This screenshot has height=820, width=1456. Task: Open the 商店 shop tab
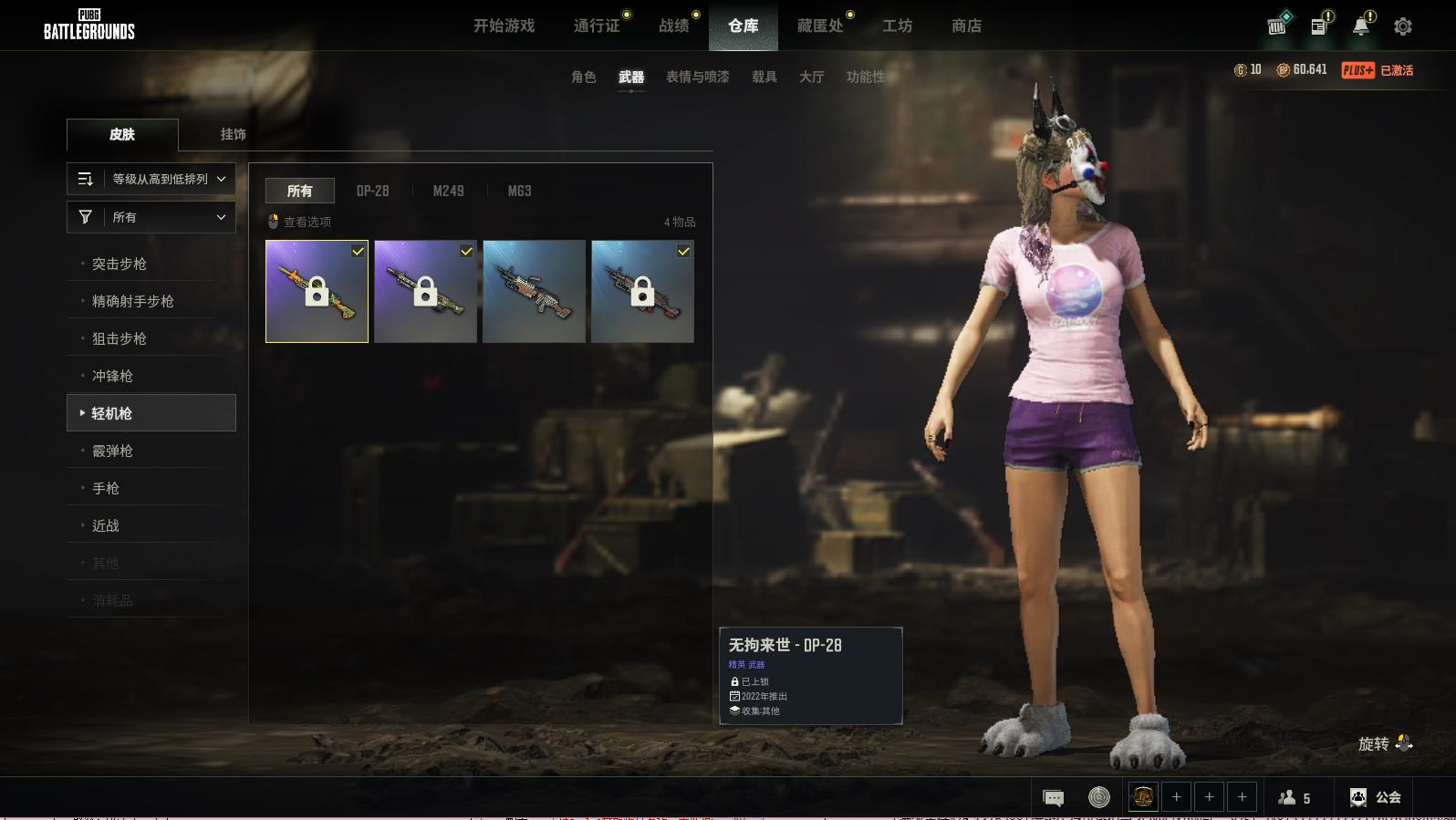click(966, 26)
